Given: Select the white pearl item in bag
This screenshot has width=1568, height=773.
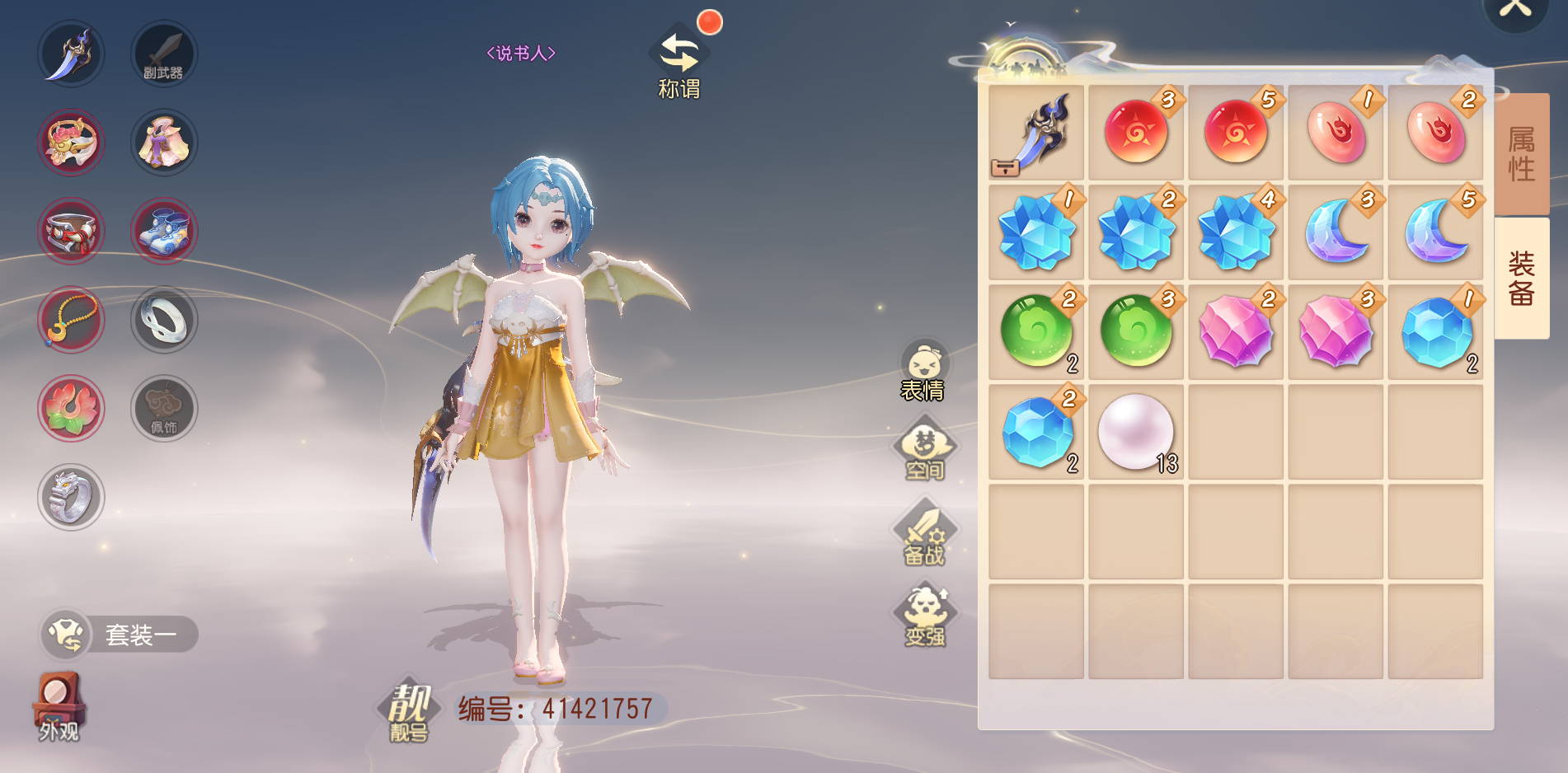Looking at the screenshot, I should [1135, 432].
